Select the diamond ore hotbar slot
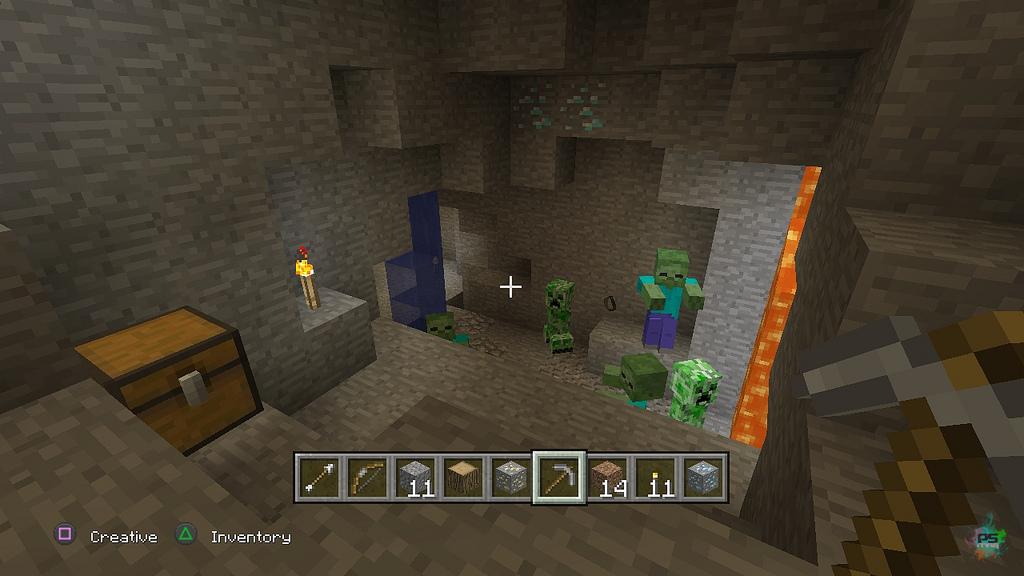 pos(703,478)
